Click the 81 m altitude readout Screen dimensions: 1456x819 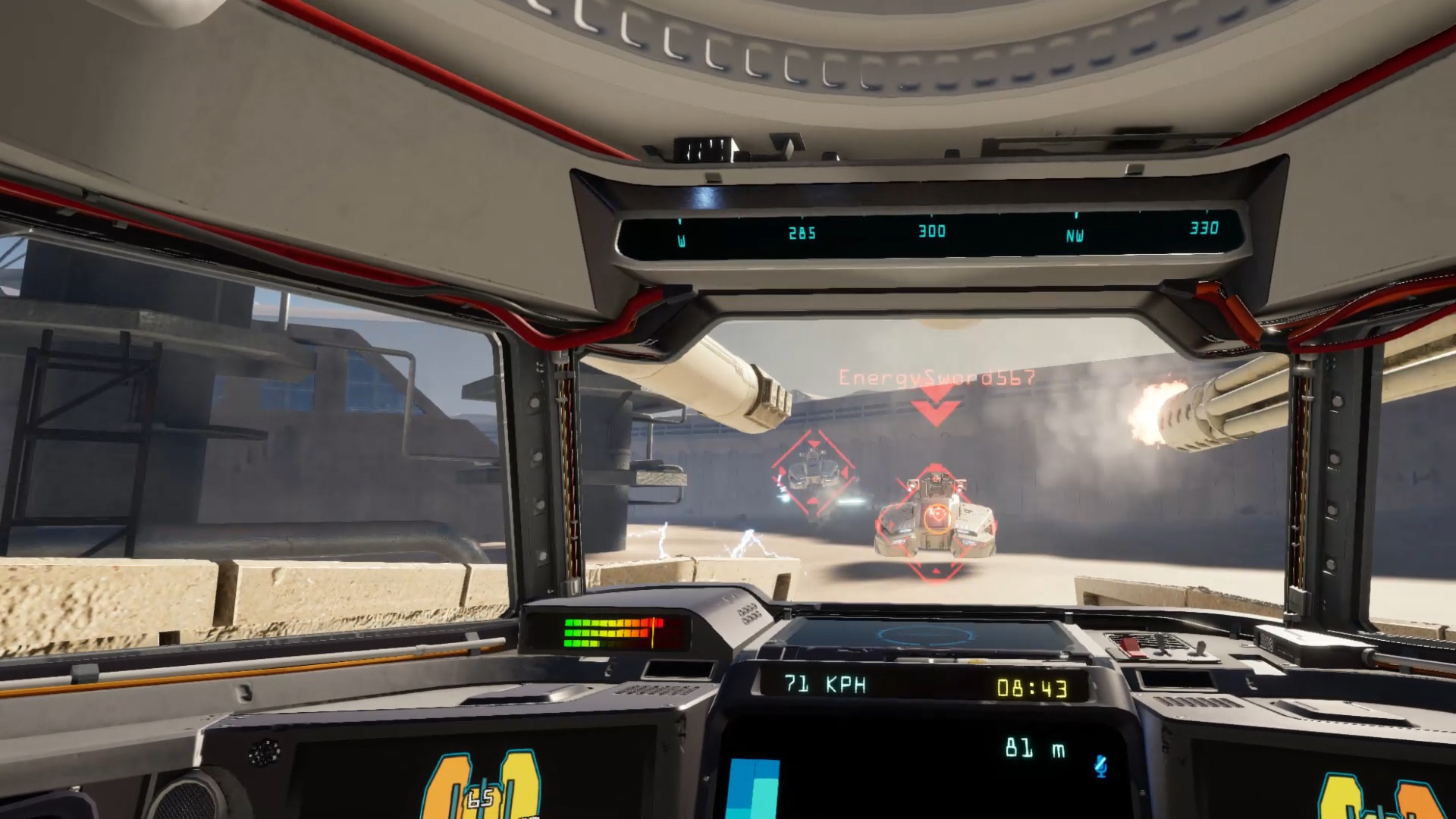pyautogui.click(x=1036, y=748)
